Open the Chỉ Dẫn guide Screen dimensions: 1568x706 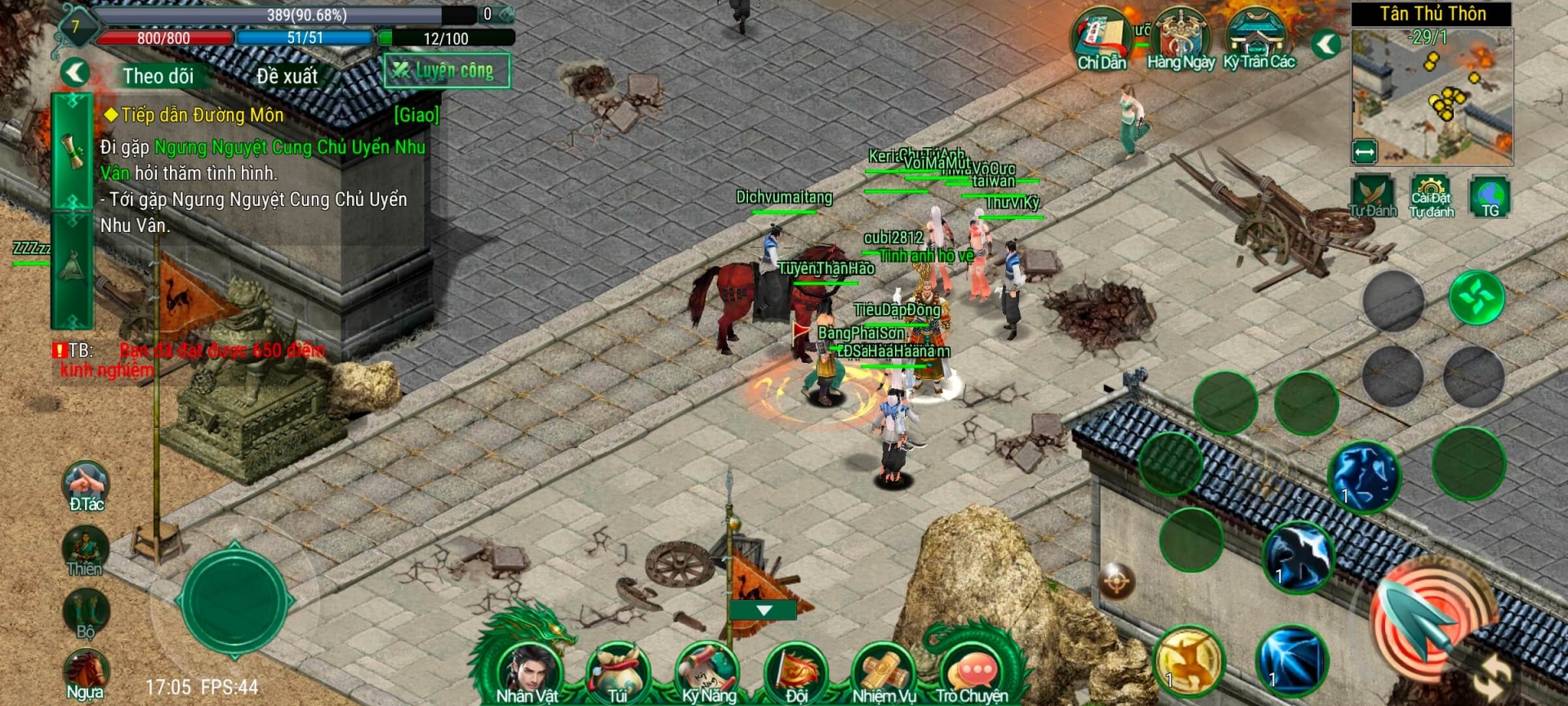[x=1101, y=39]
